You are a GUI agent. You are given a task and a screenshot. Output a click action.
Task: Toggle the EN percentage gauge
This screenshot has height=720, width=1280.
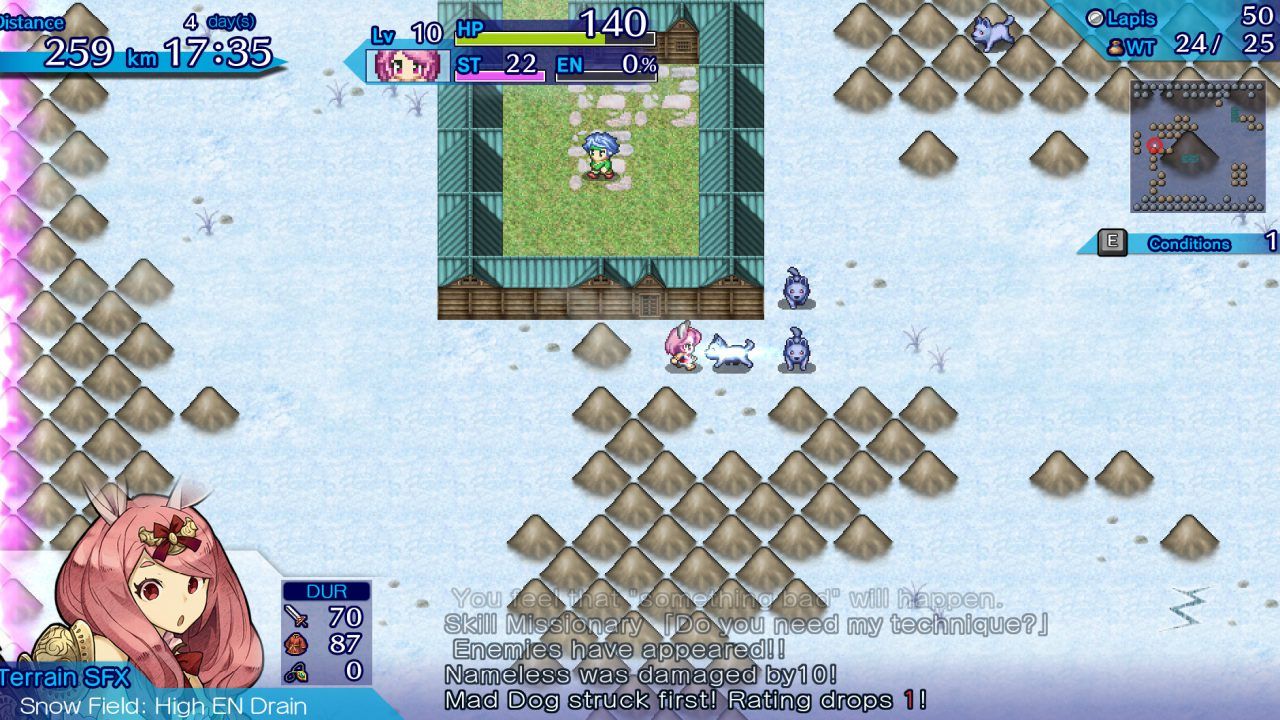(613, 70)
